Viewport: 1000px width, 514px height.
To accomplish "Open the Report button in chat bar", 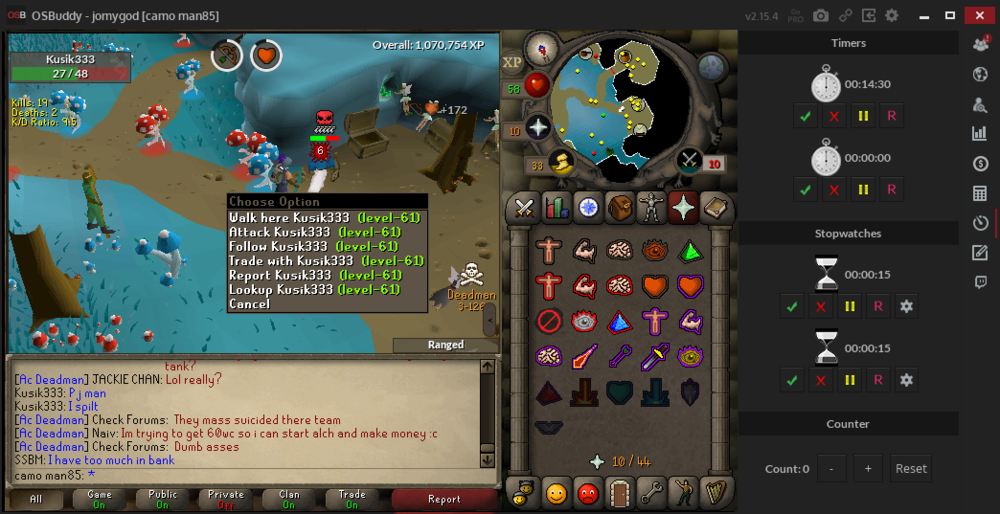I will 444,499.
